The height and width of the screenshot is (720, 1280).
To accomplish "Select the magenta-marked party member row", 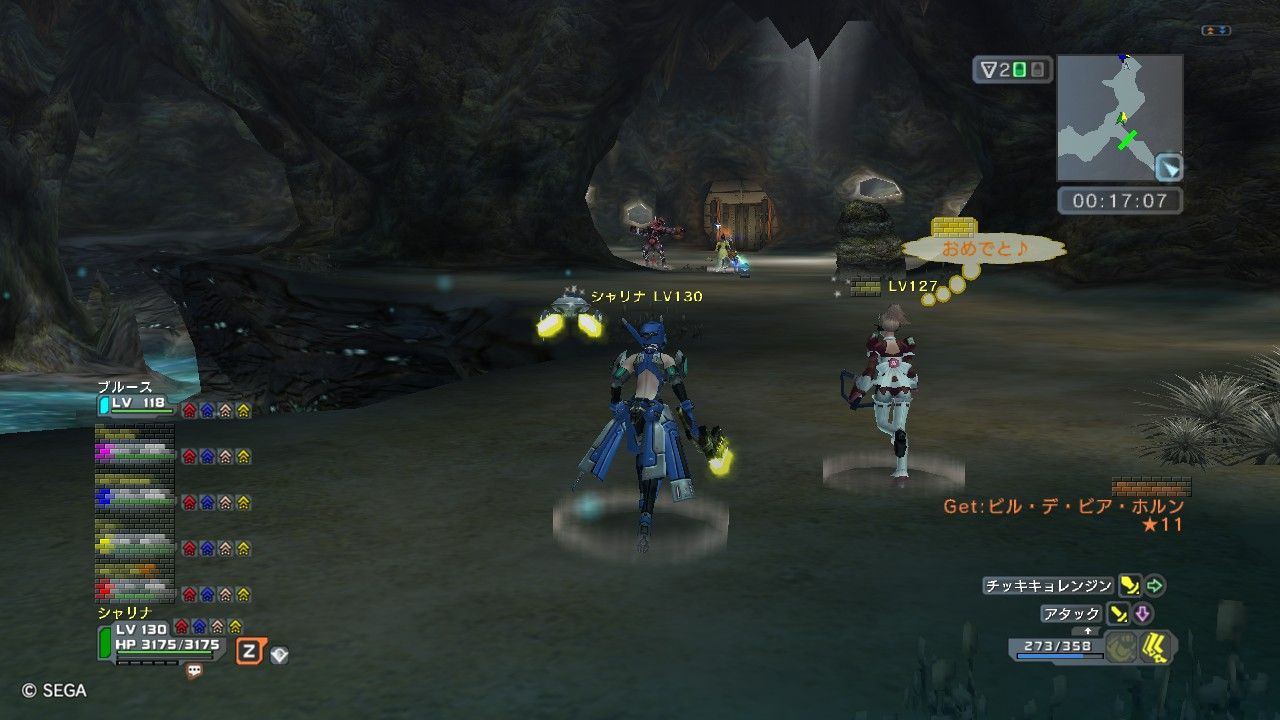I will click(135, 452).
